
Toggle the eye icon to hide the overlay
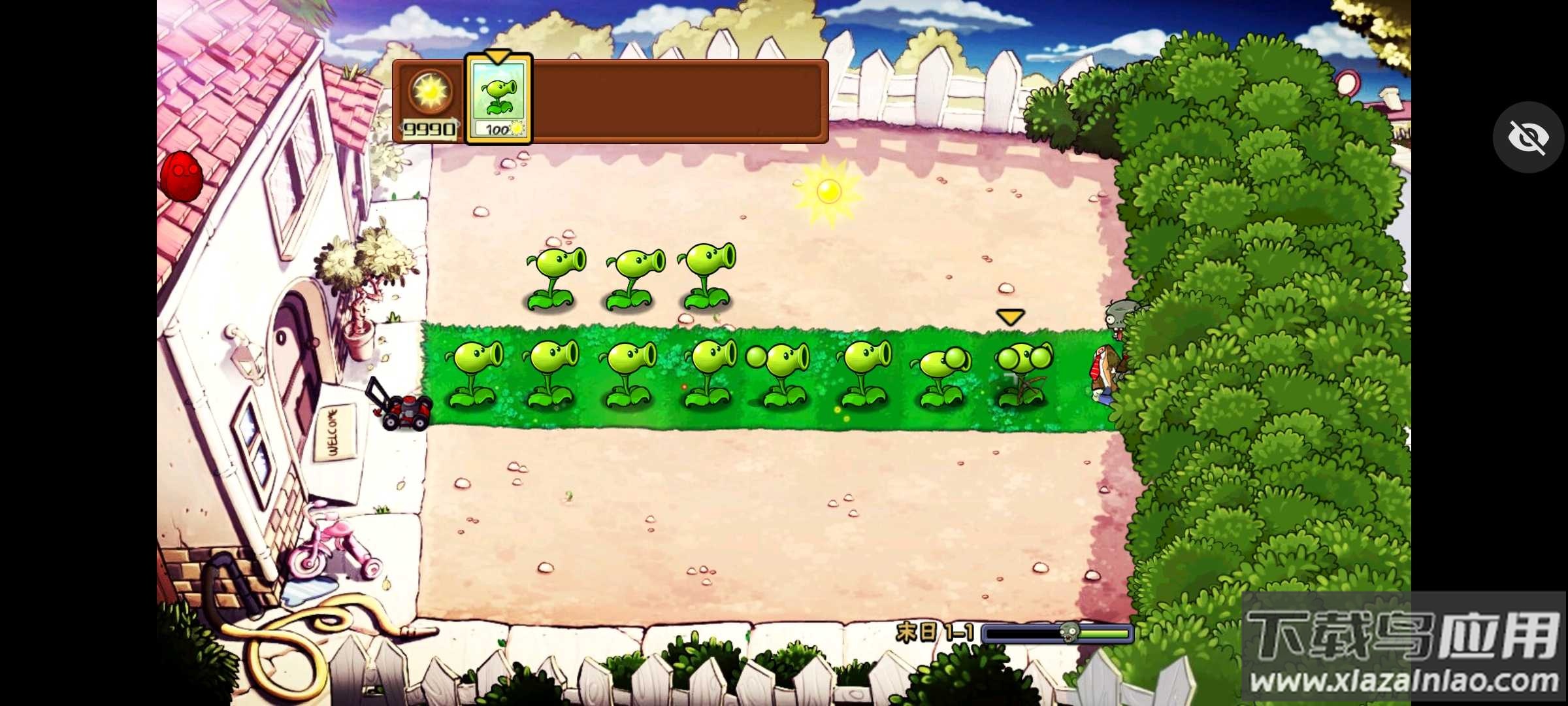point(1528,137)
